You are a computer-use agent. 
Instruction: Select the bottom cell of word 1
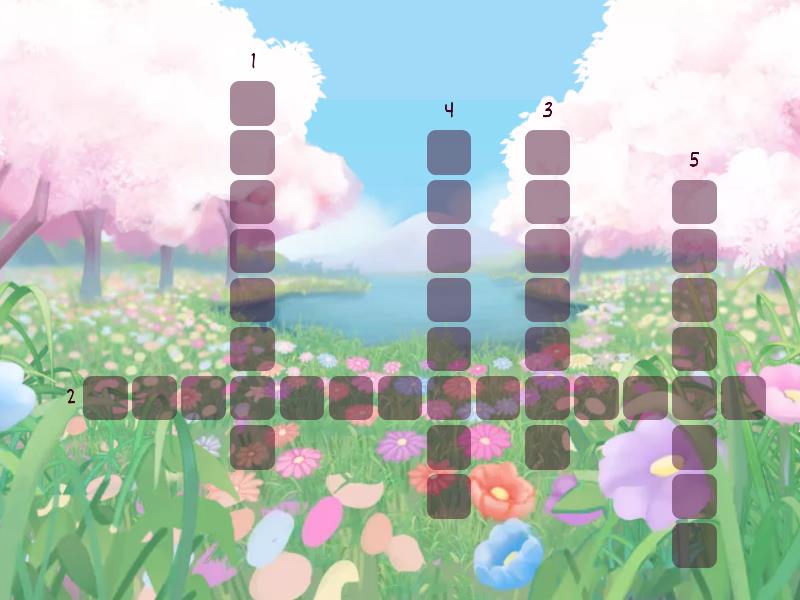coord(252,446)
